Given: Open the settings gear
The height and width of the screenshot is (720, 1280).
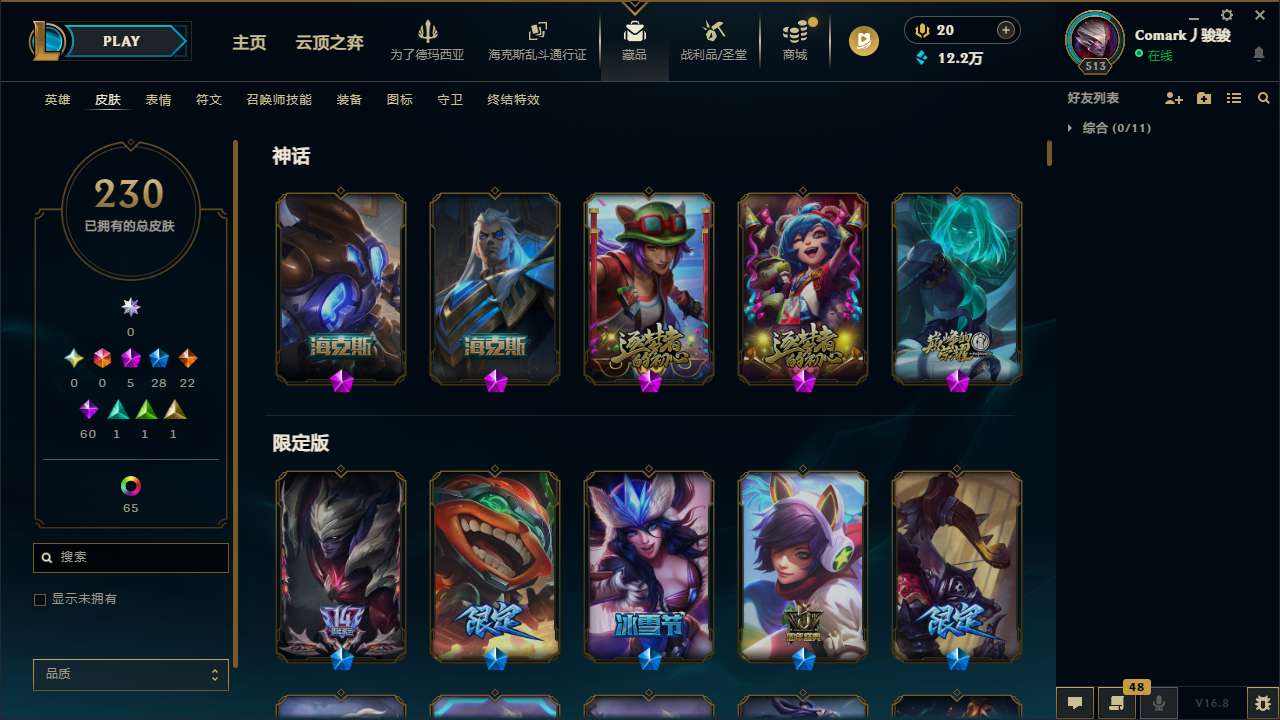Looking at the screenshot, I should coord(1225,16).
